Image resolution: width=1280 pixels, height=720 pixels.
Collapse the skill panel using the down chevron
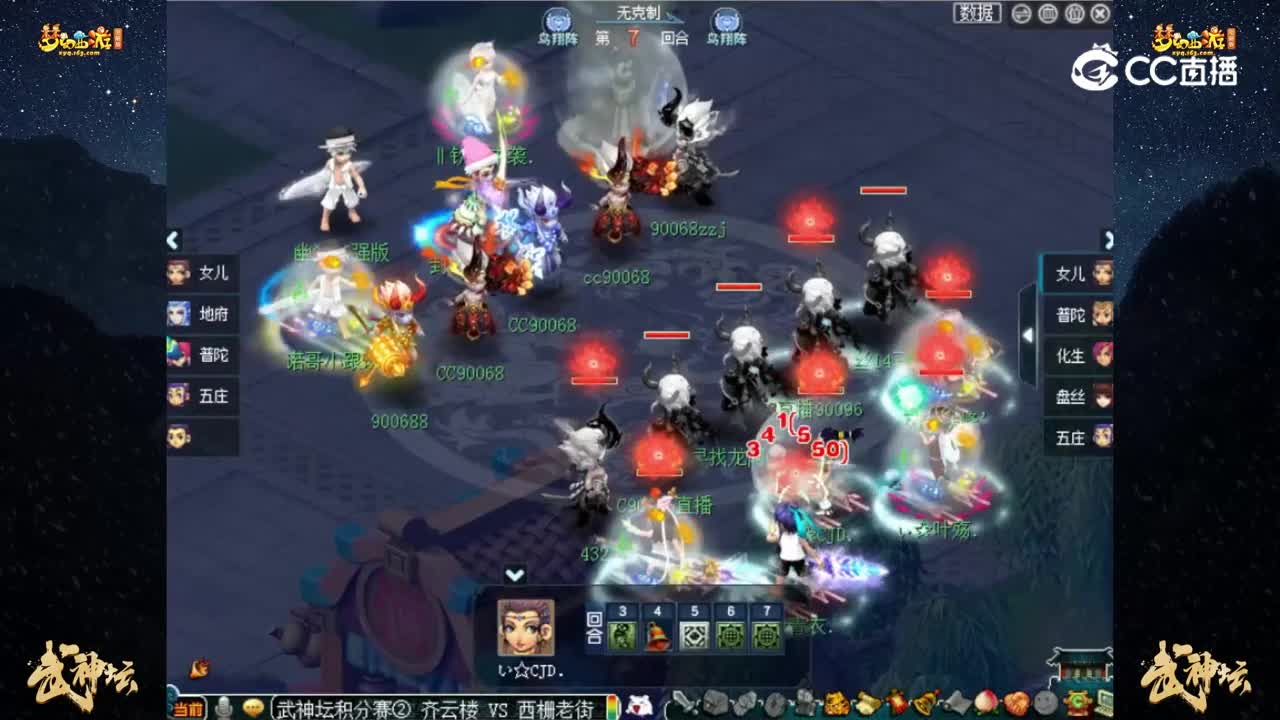(516, 573)
